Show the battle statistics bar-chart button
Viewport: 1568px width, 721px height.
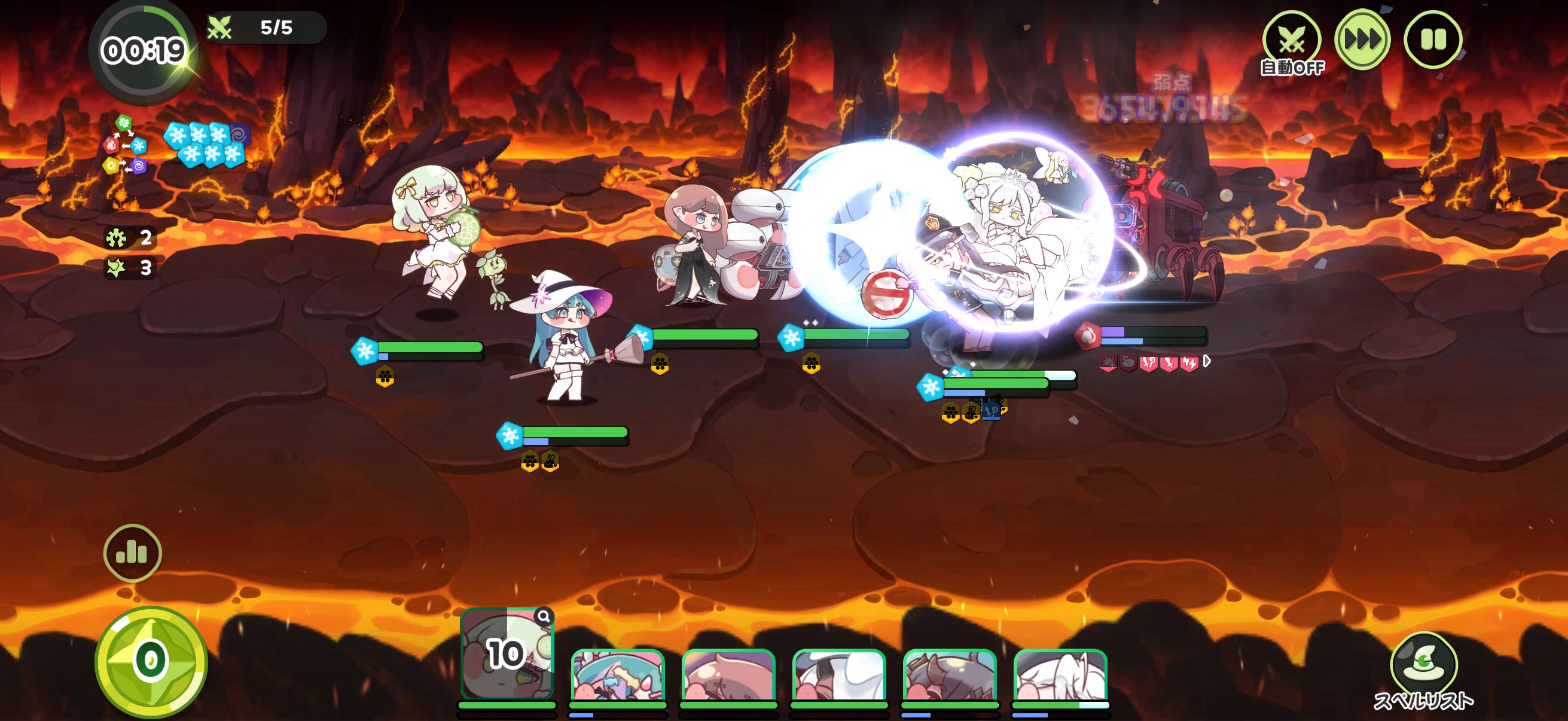click(132, 553)
